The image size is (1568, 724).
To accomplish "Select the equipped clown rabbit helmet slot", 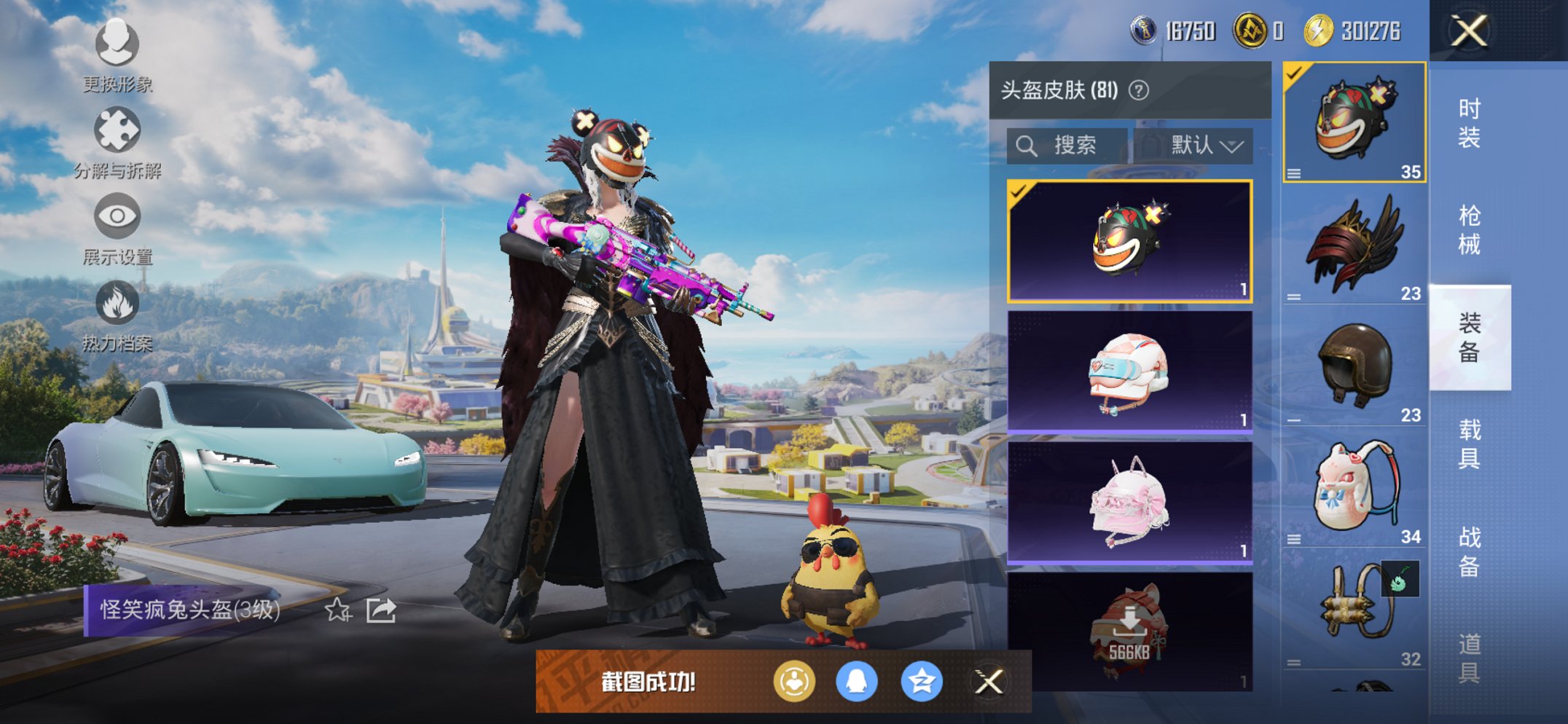I will (1352, 122).
